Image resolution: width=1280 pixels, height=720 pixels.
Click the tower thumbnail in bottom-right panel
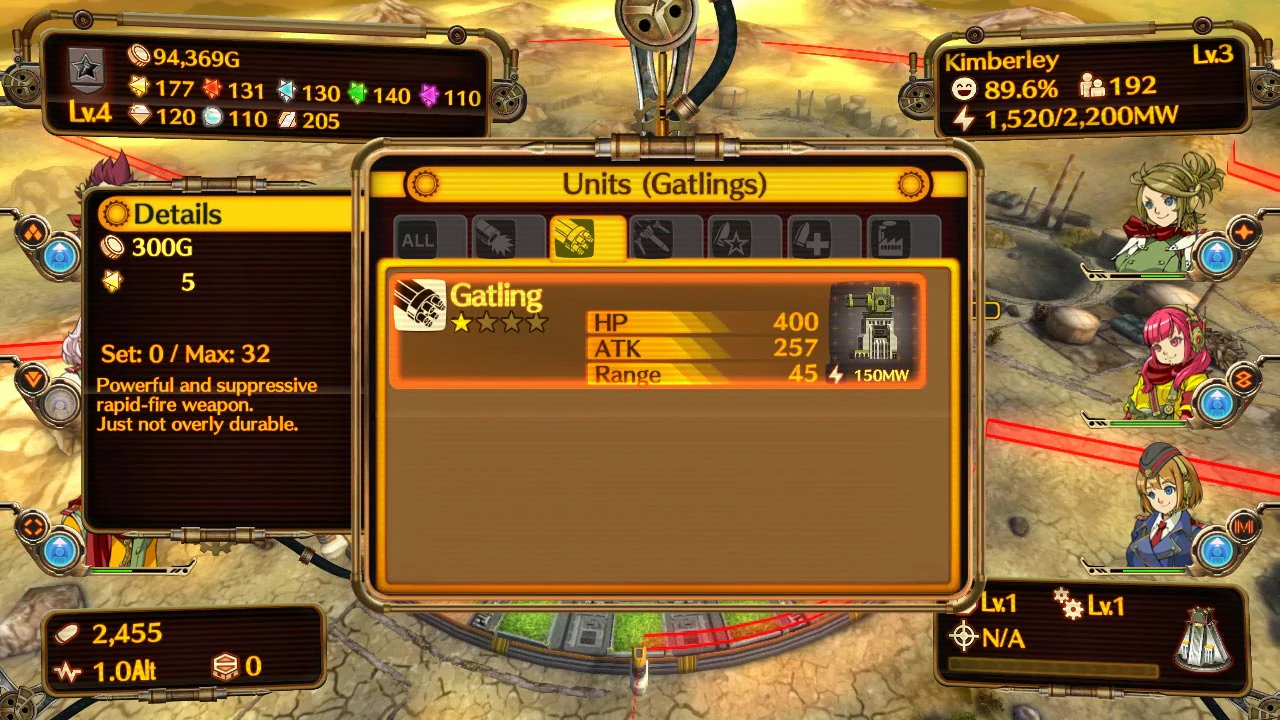point(1200,640)
